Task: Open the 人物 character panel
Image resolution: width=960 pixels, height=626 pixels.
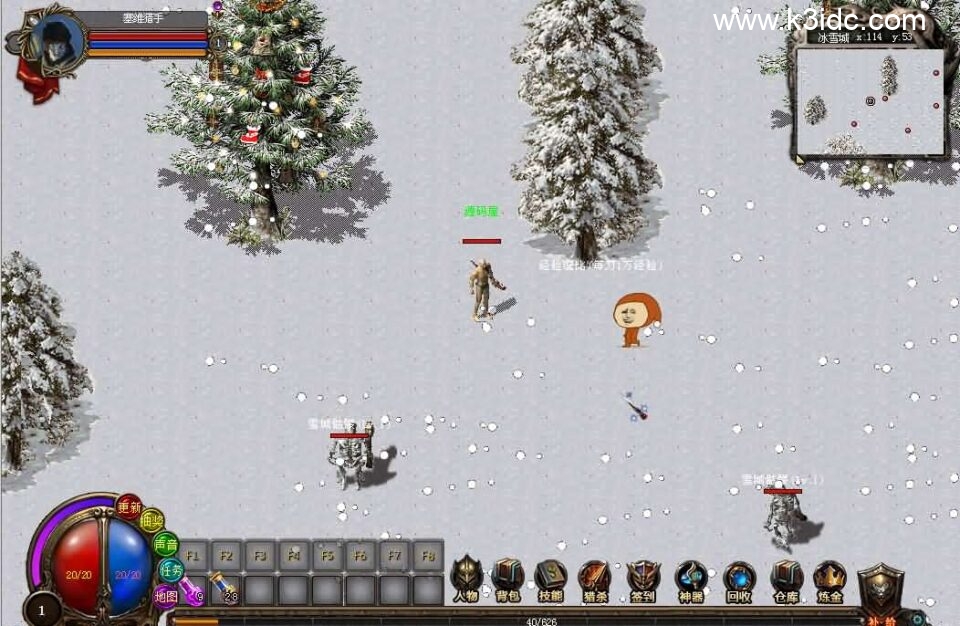Action: [x=466, y=577]
